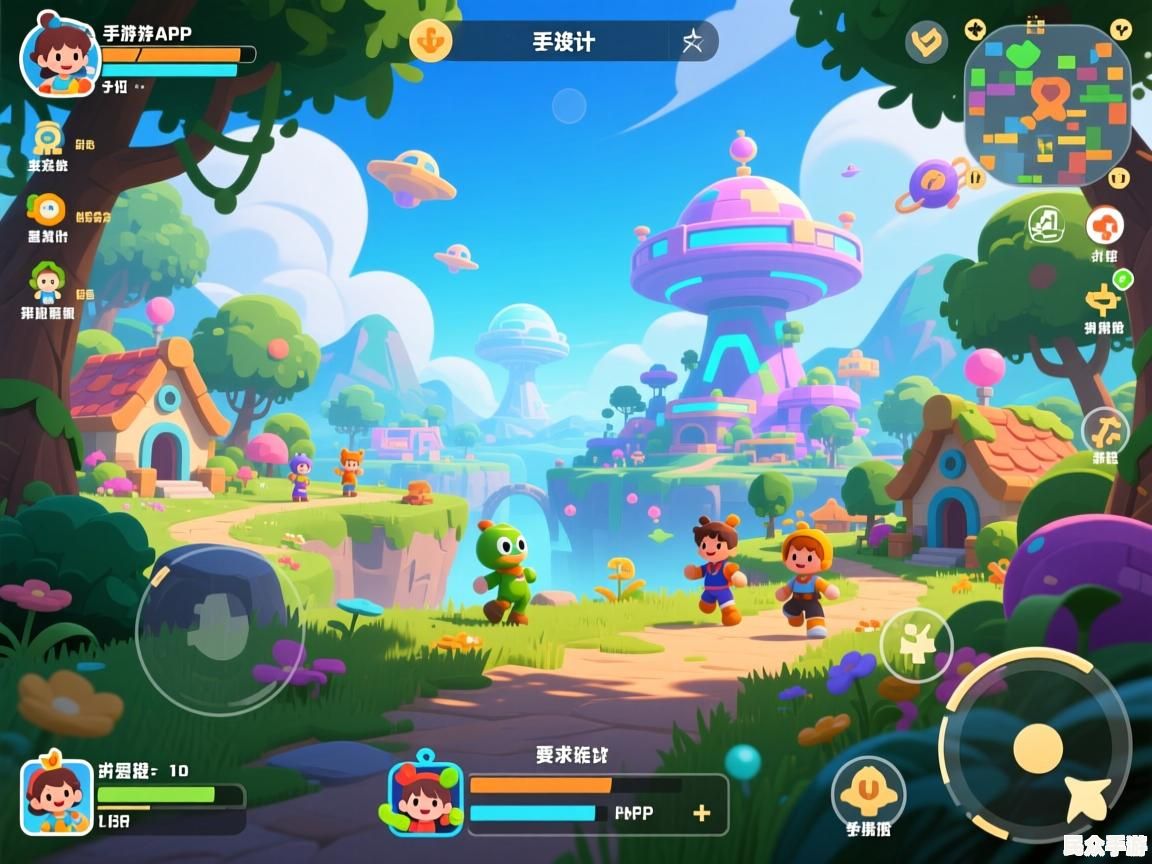The width and height of the screenshot is (1152, 864).
Task: Tap the left virtual movement joystick
Action: 219,629
